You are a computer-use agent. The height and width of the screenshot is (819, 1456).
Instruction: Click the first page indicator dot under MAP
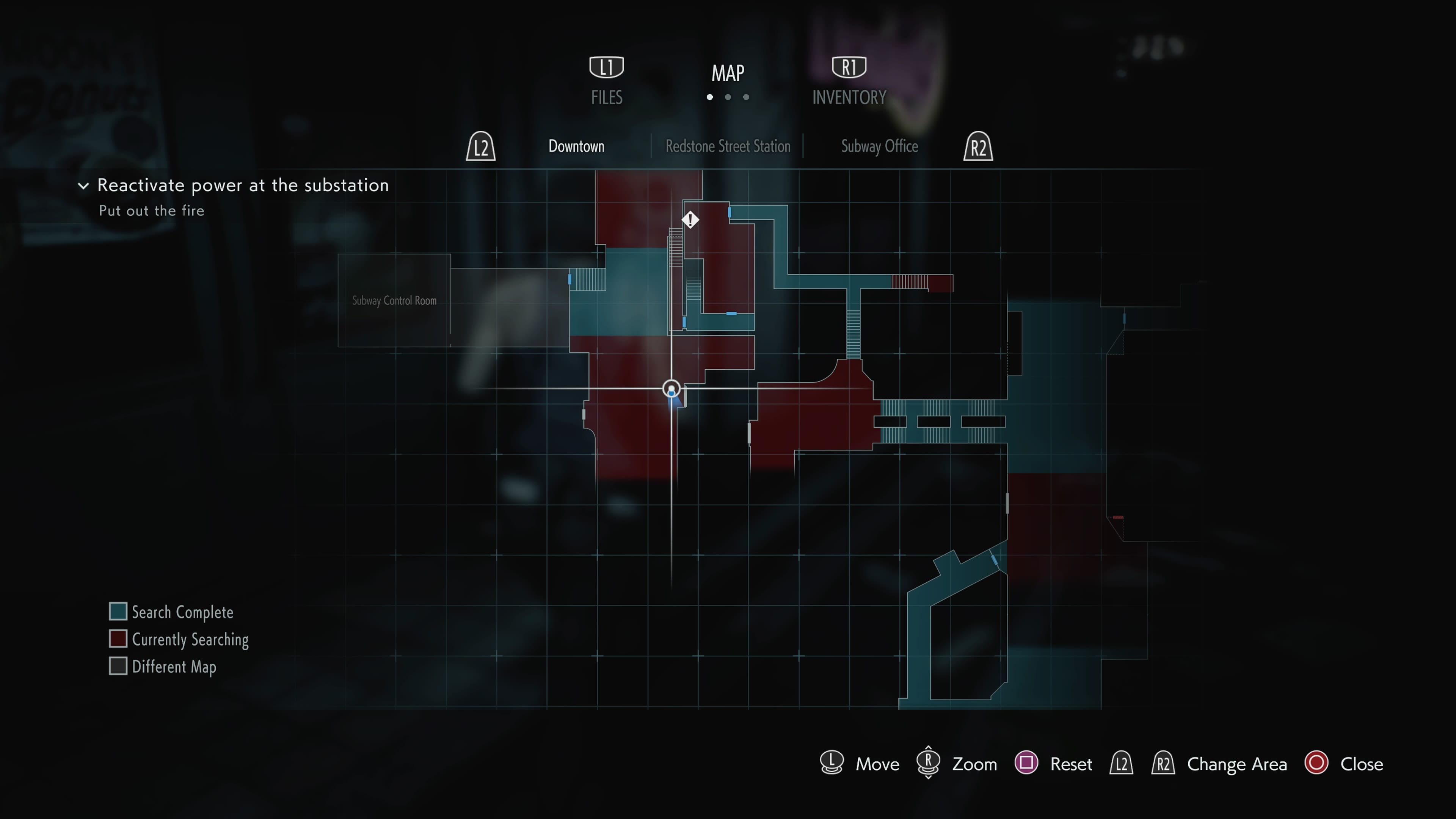710,97
